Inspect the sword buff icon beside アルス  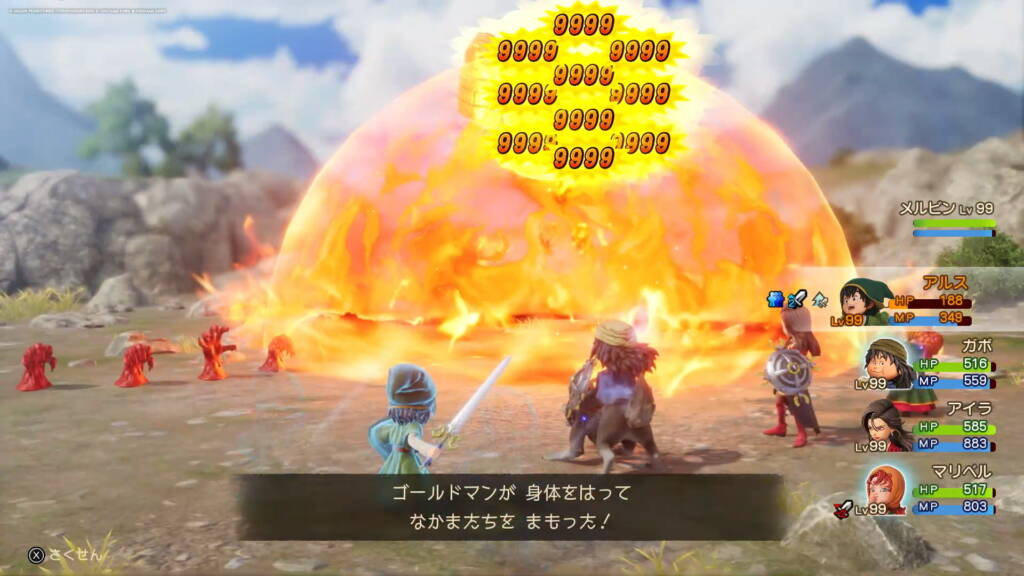796,297
